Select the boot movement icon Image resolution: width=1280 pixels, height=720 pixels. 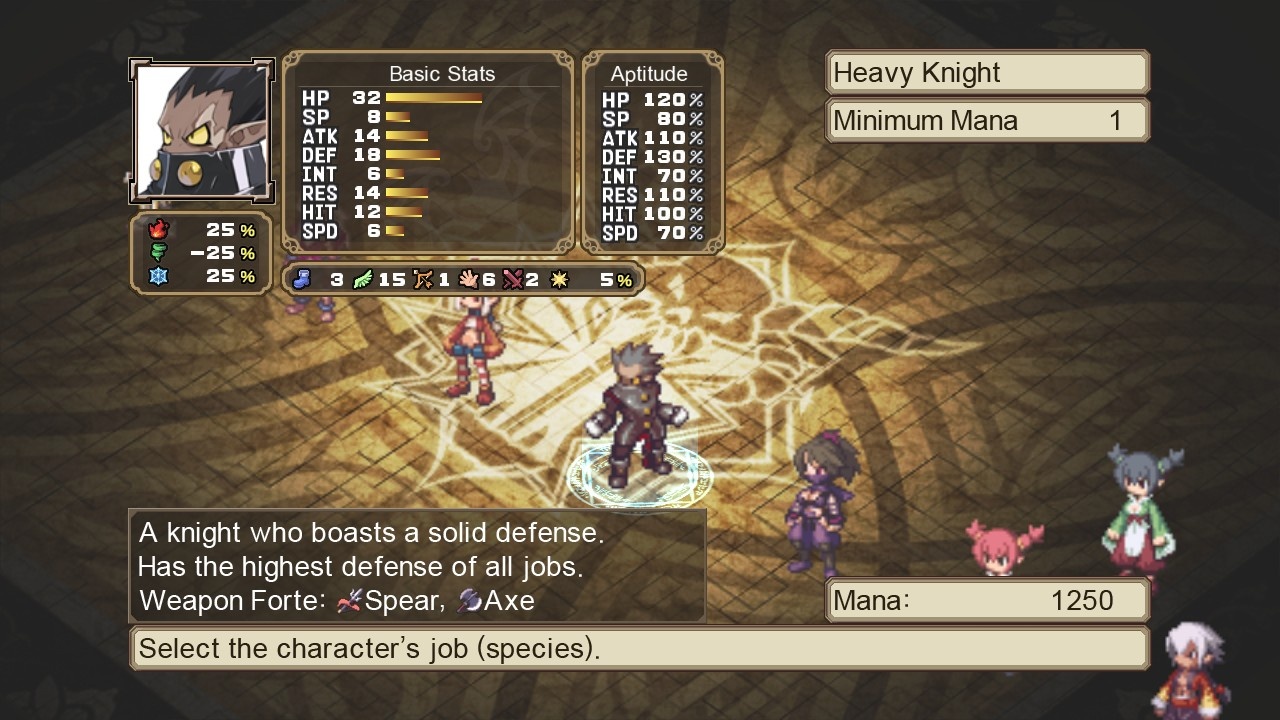point(302,279)
